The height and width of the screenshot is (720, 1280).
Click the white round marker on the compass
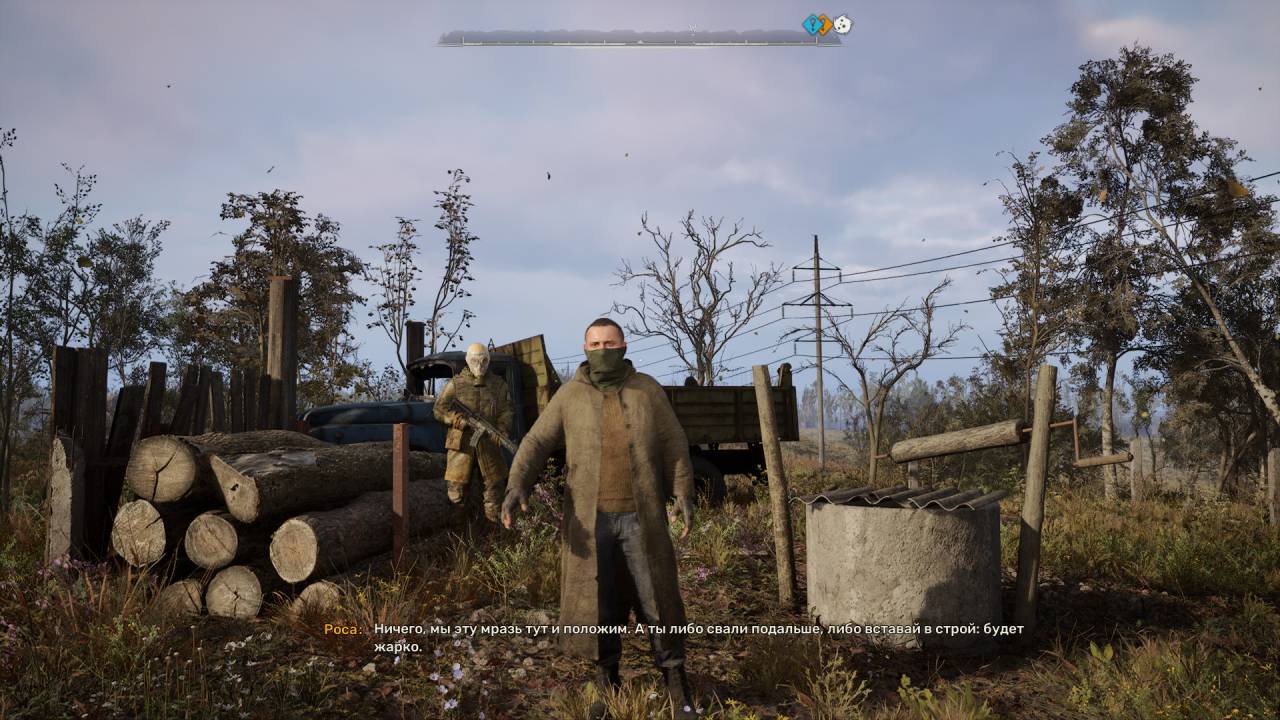tap(843, 25)
